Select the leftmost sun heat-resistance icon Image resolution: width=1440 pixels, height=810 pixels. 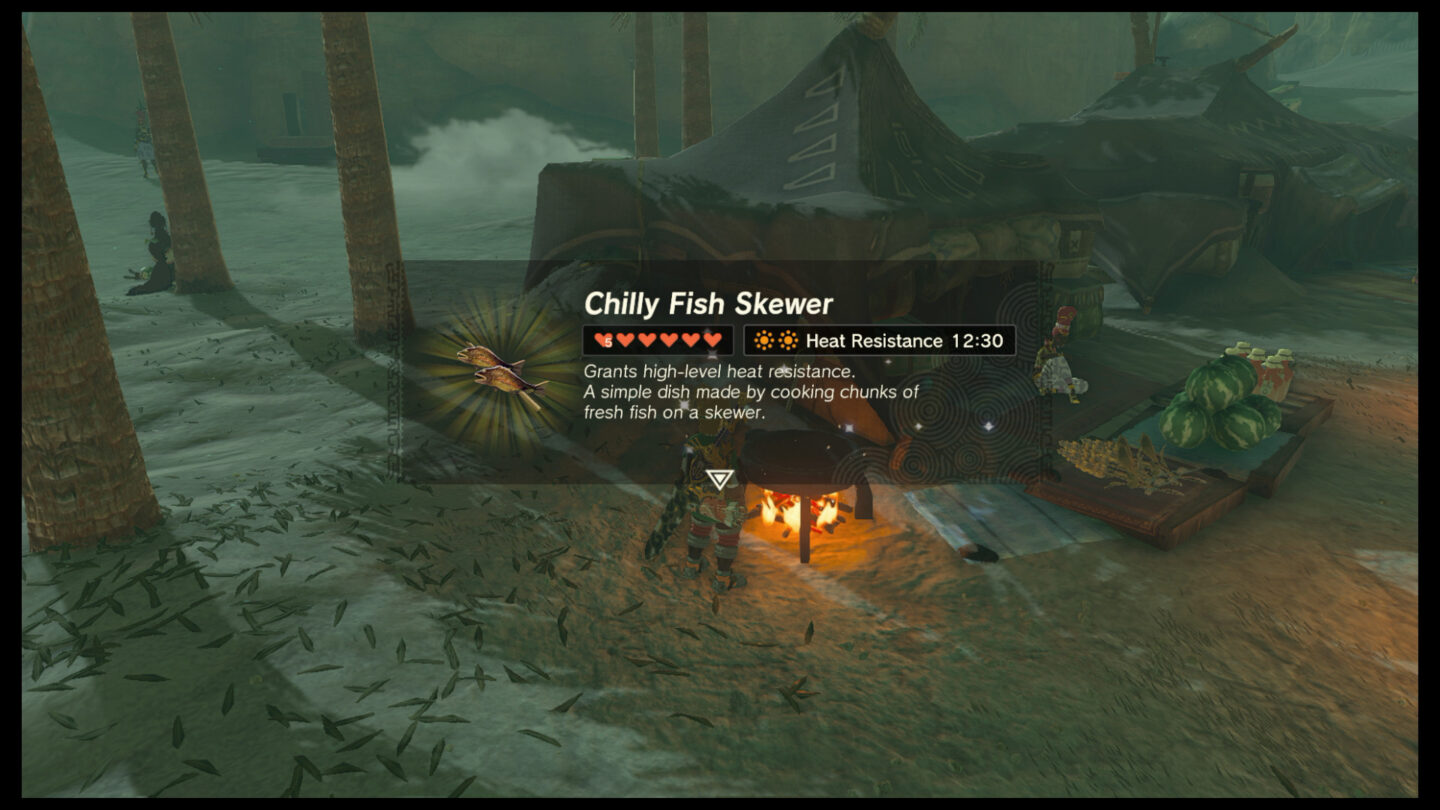pyautogui.click(x=763, y=340)
